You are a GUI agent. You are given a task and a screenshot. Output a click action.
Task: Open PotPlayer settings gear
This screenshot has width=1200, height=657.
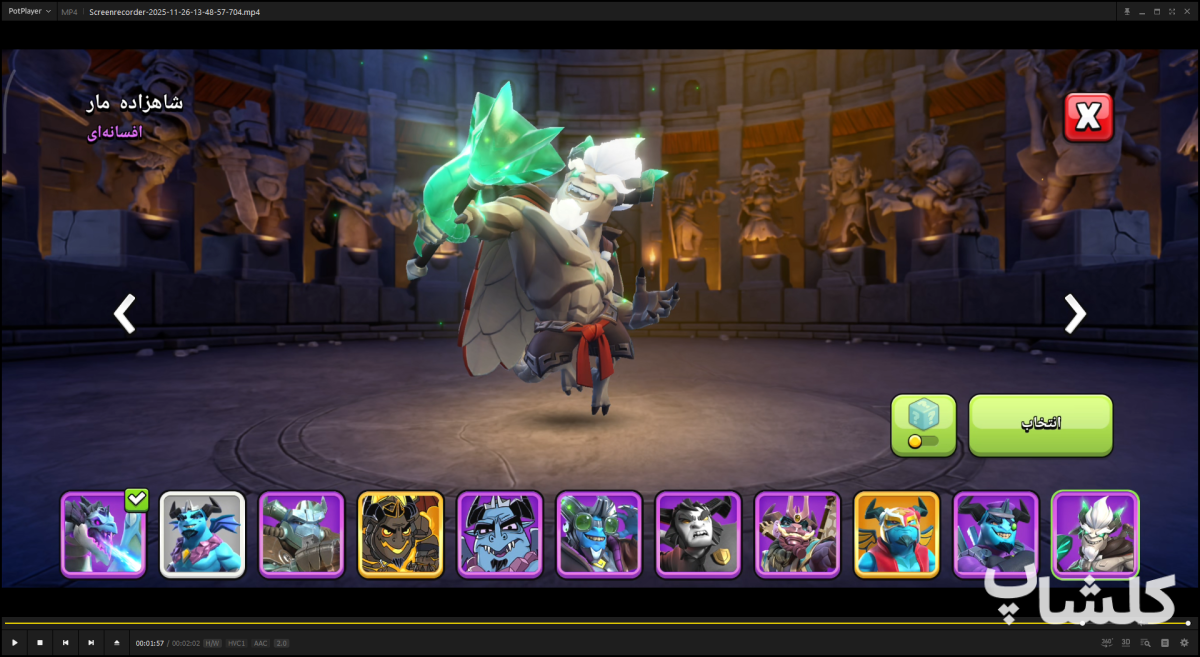pos(1184,642)
